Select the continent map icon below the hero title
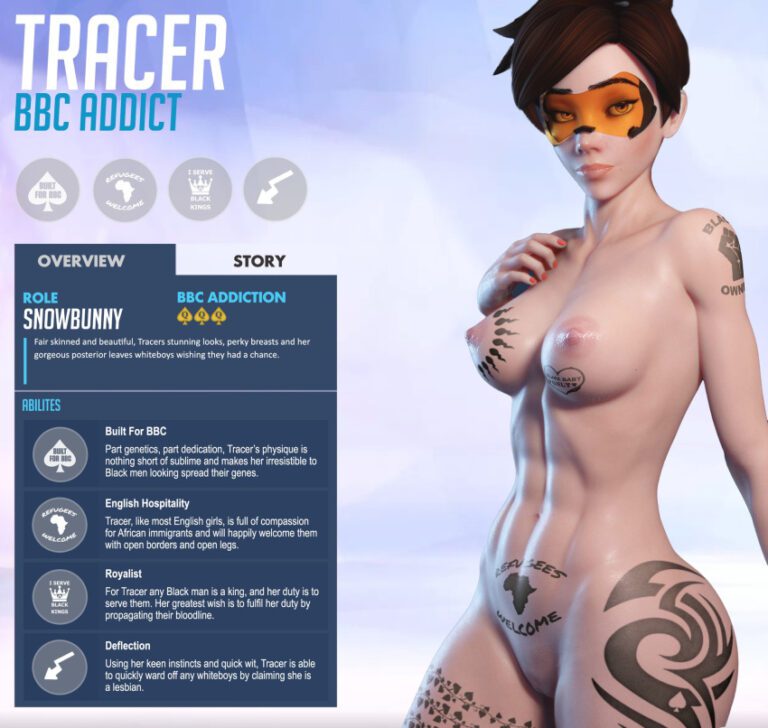Viewport: 768px width, 728px height. point(124,189)
